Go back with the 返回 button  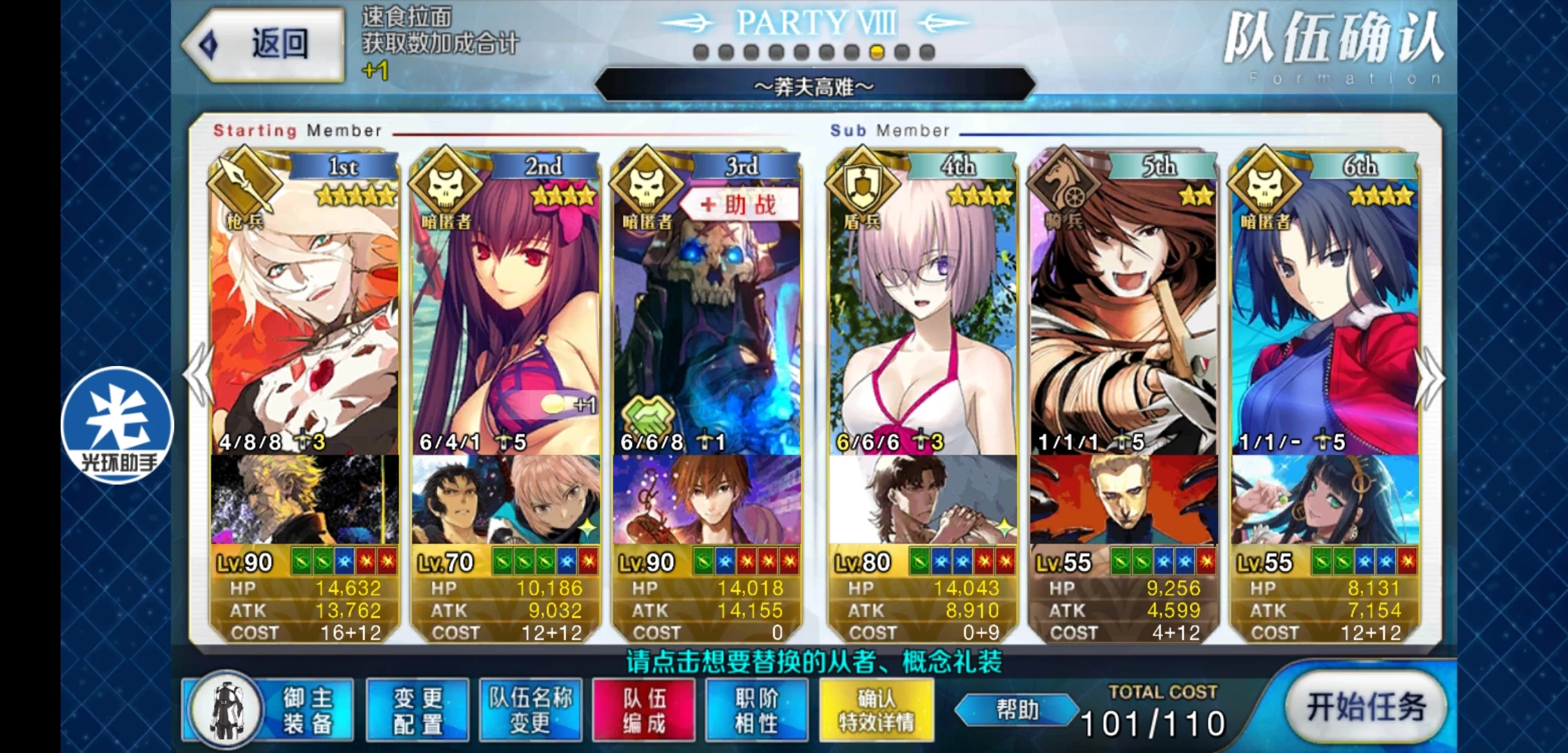[x=265, y=45]
